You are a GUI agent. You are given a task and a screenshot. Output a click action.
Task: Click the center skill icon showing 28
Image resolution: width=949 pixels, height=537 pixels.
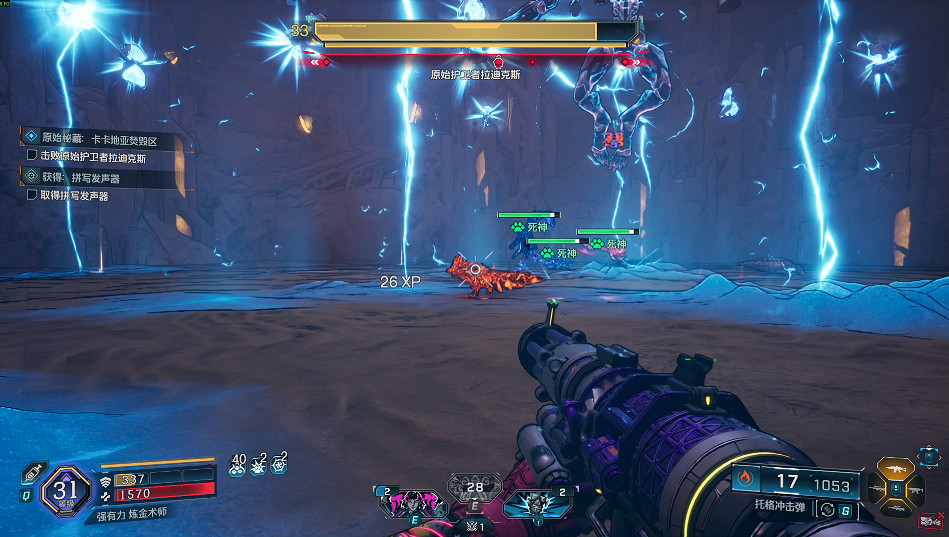pos(475,489)
